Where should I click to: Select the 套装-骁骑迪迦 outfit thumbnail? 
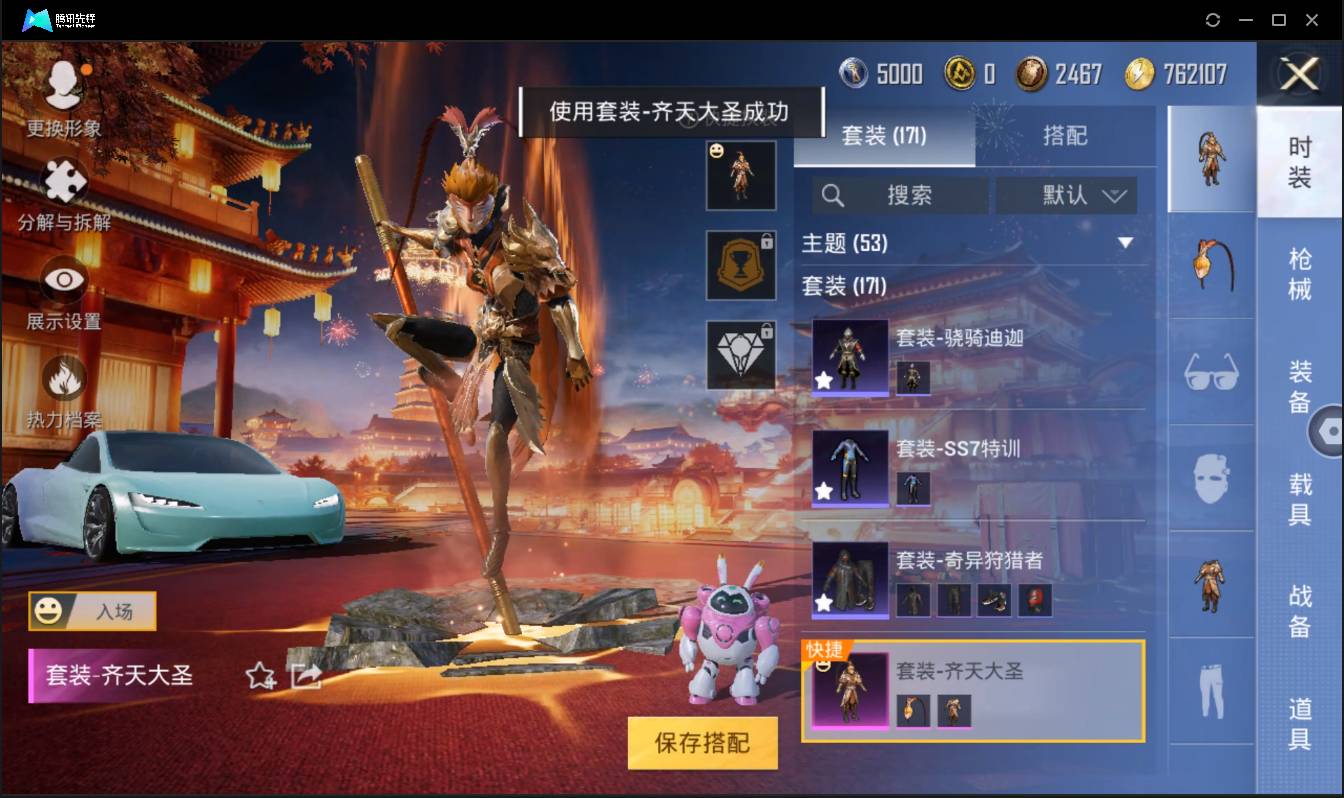849,355
